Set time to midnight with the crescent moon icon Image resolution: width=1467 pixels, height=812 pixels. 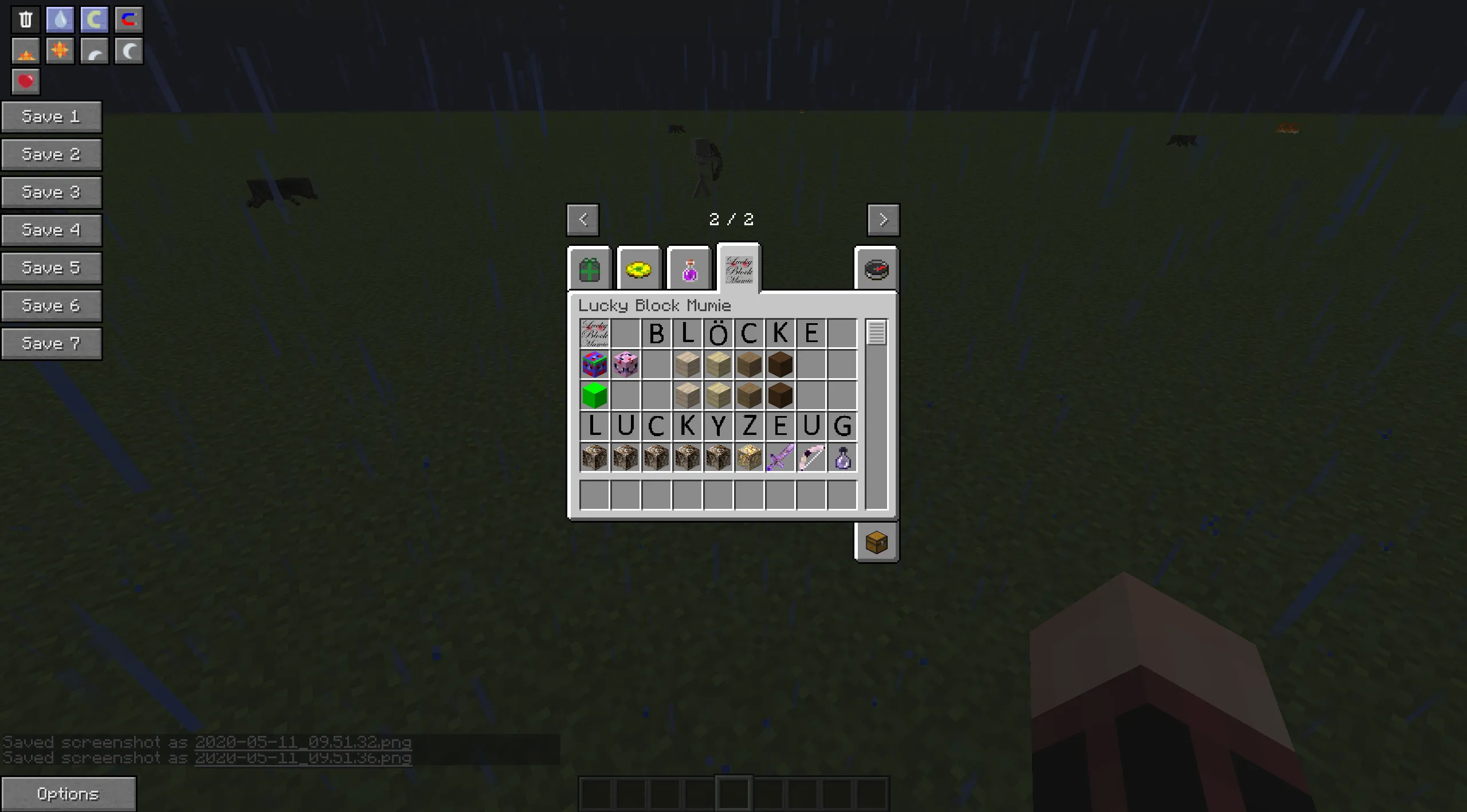[x=128, y=50]
